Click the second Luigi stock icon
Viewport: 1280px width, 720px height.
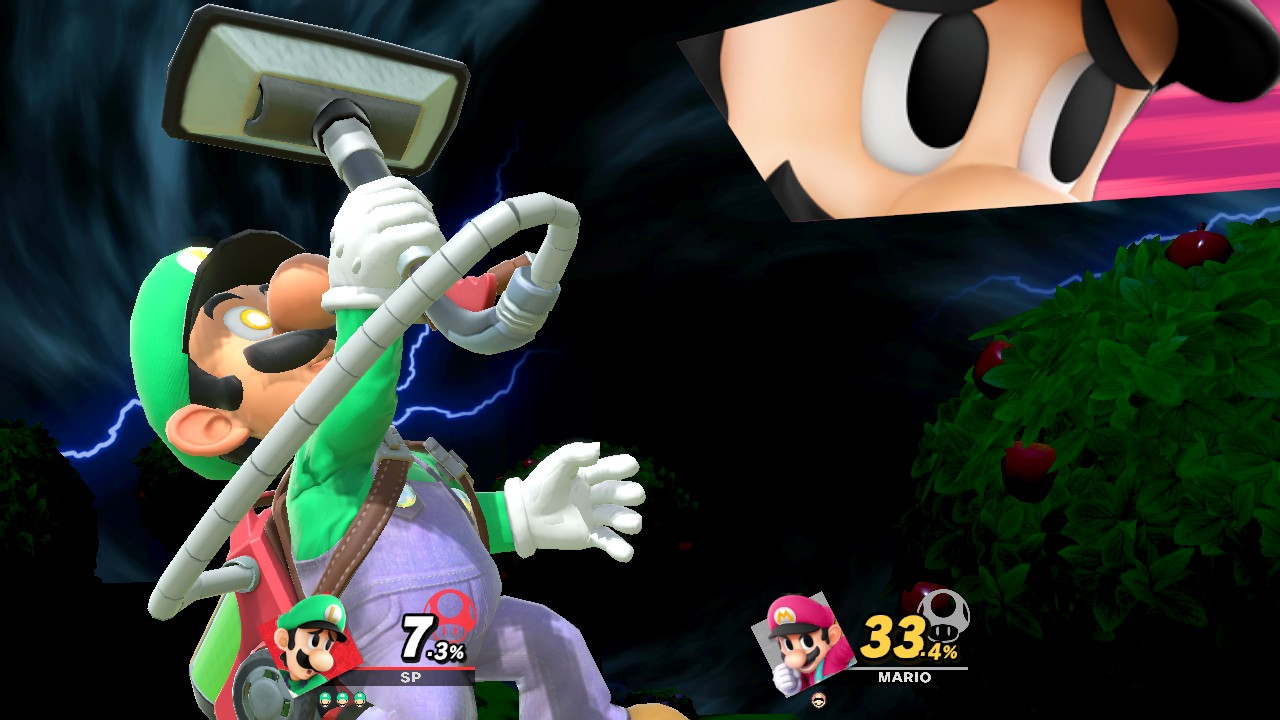[342, 699]
